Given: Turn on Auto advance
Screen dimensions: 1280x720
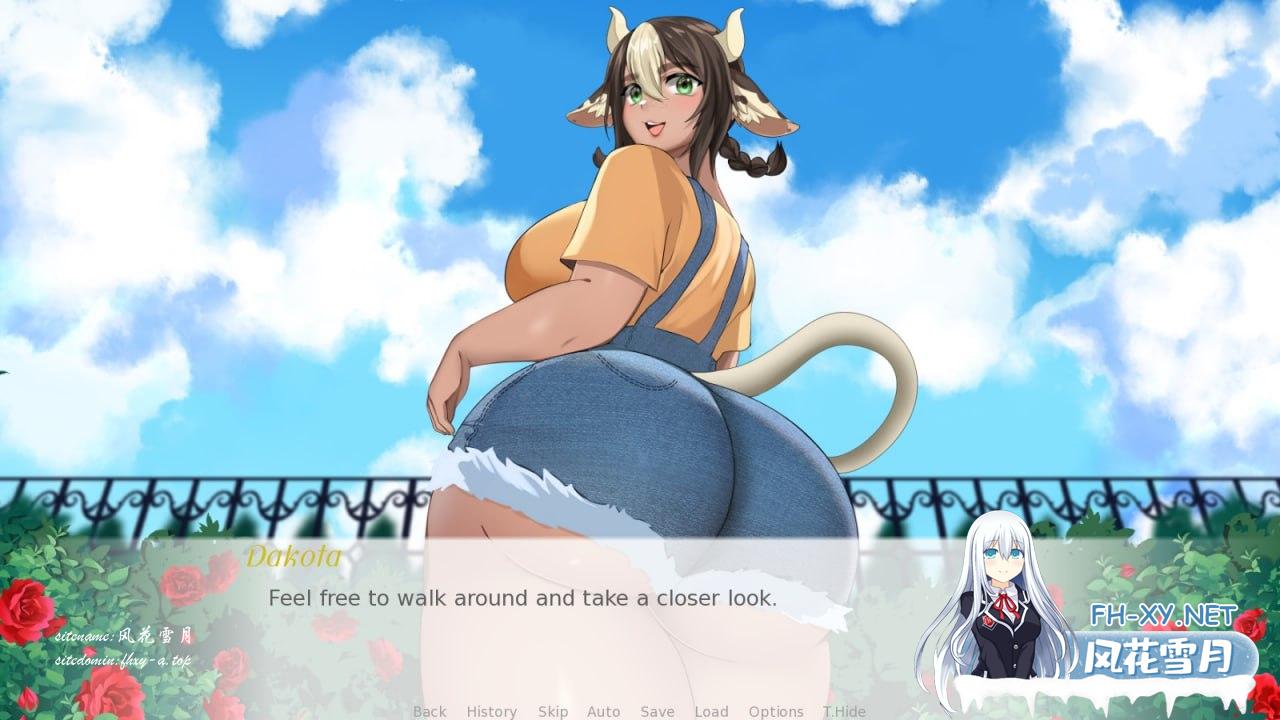Looking at the screenshot, I should point(603,711).
